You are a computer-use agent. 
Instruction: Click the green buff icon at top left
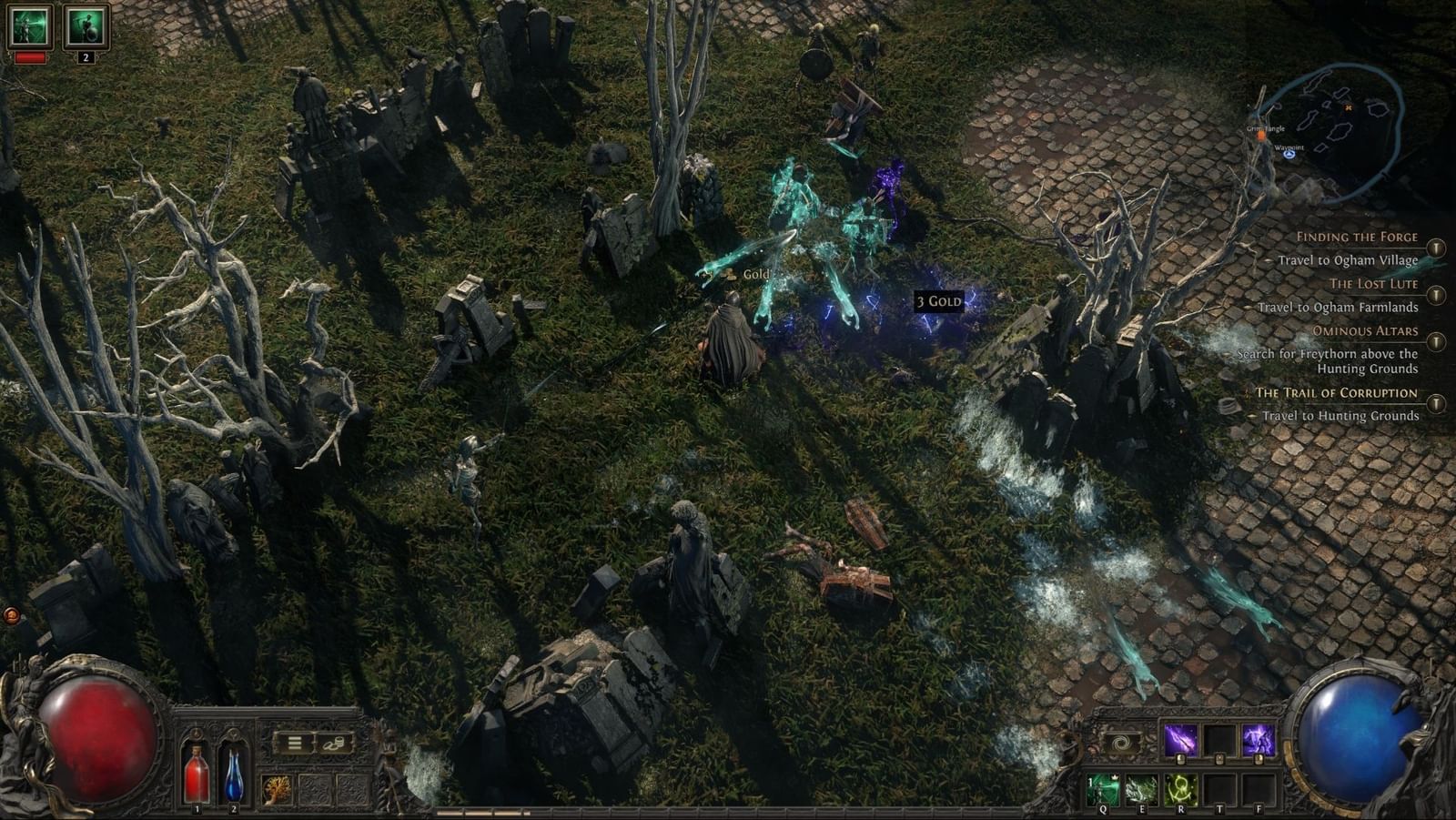30,27
